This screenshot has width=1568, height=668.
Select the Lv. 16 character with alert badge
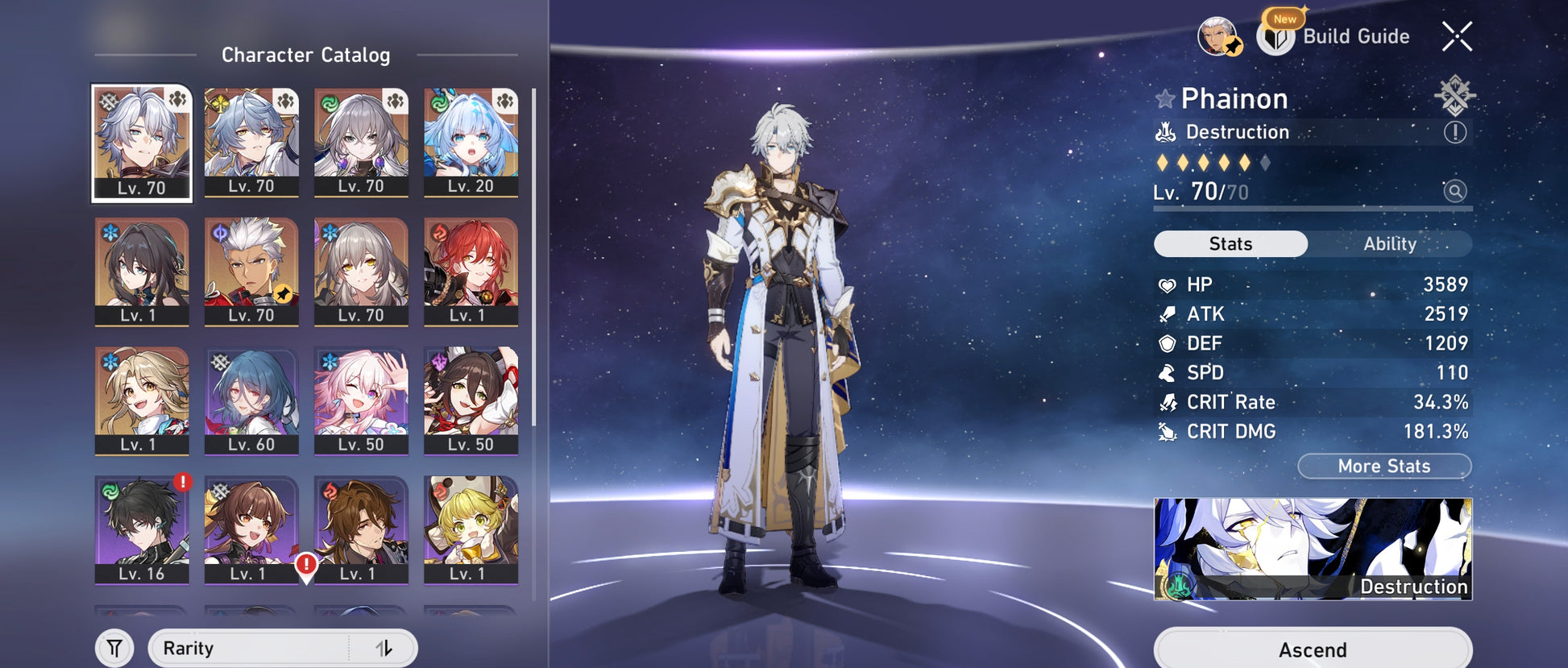142,529
